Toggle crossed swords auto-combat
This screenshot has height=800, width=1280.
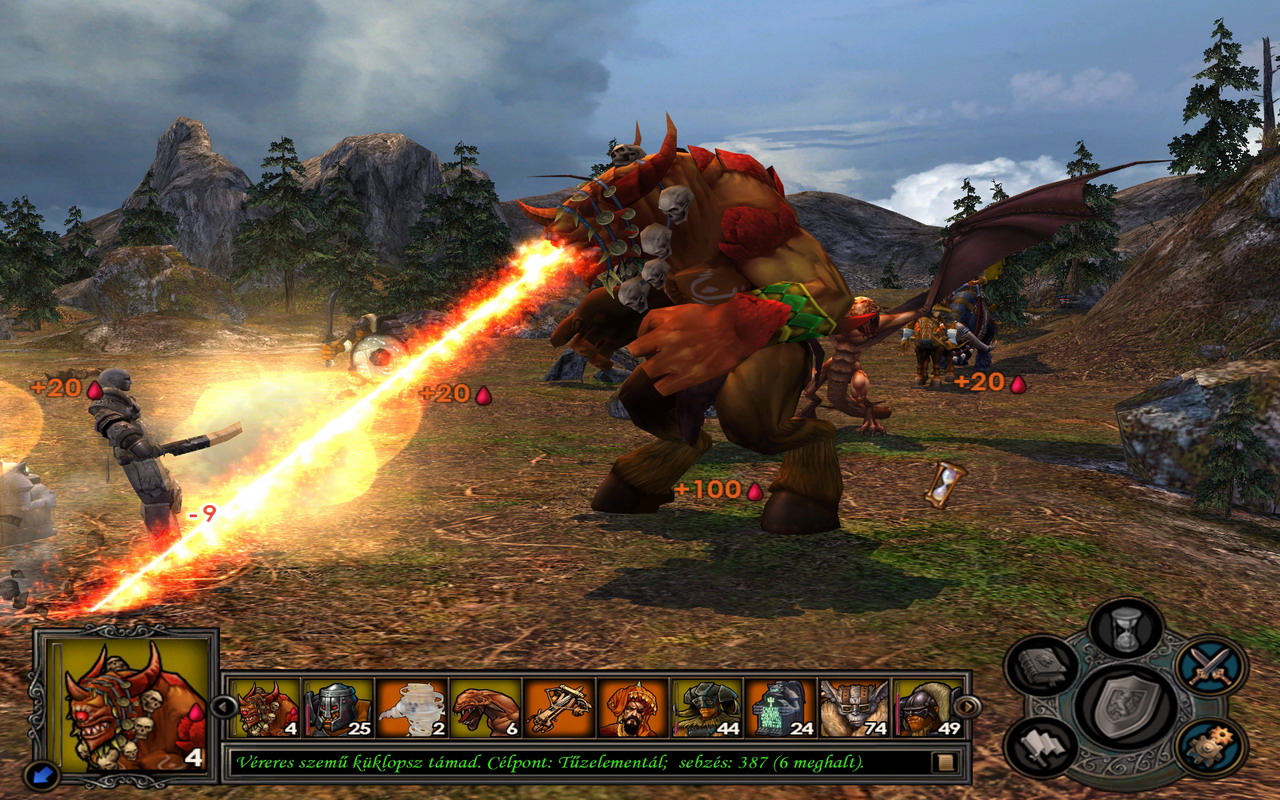point(1211,666)
